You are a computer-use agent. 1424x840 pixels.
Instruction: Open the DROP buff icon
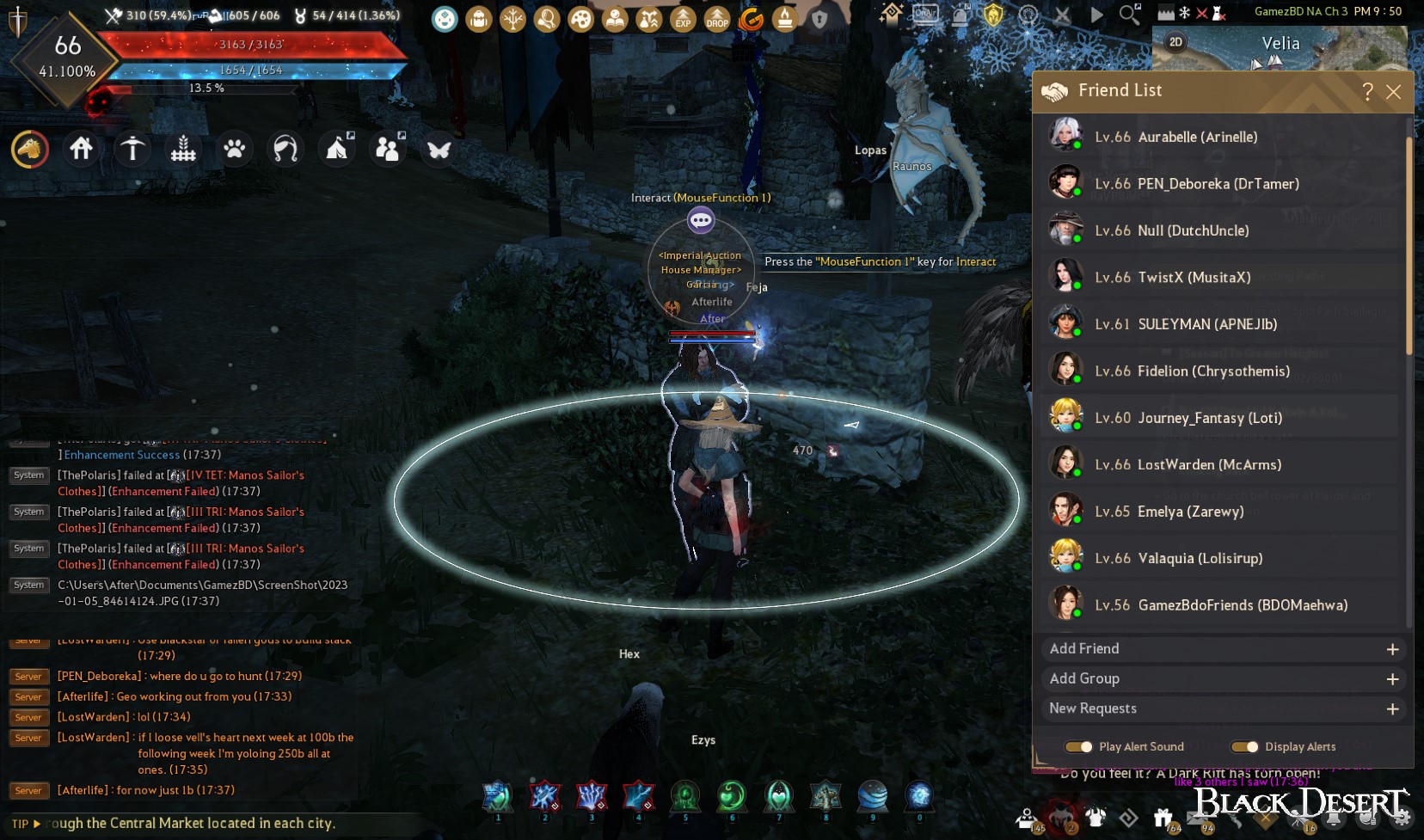(717, 19)
